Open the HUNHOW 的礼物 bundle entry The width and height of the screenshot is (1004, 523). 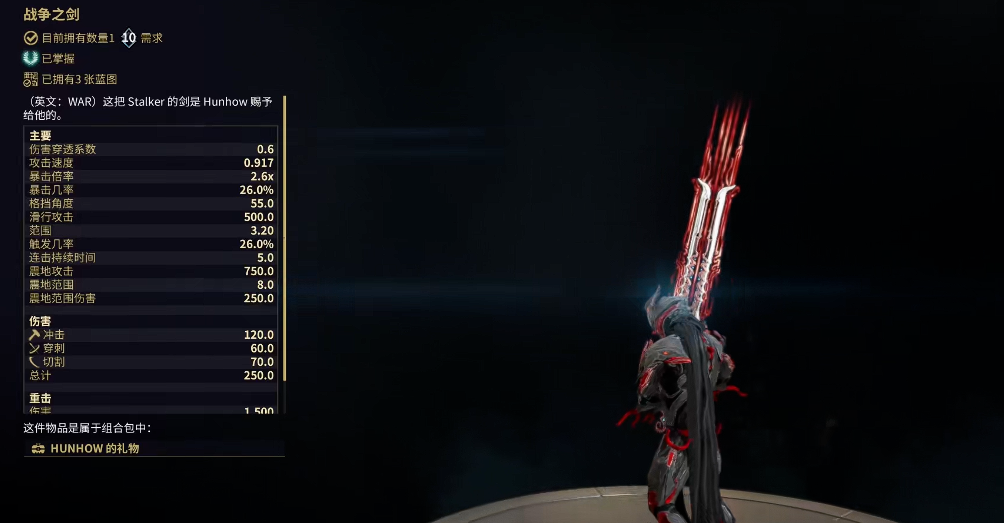[95, 448]
